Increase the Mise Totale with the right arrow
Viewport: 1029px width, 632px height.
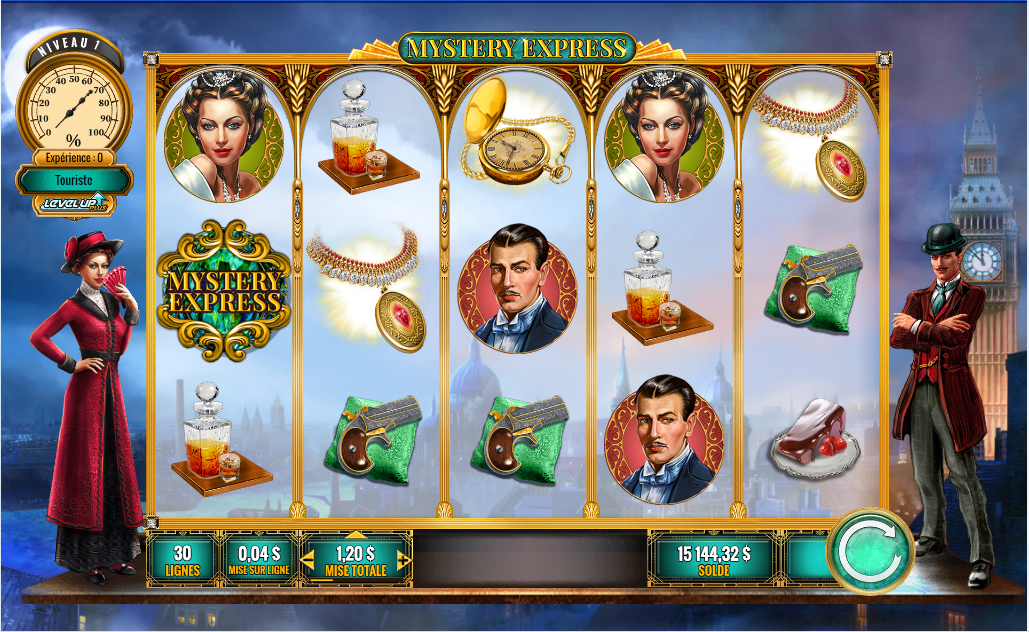click(404, 560)
